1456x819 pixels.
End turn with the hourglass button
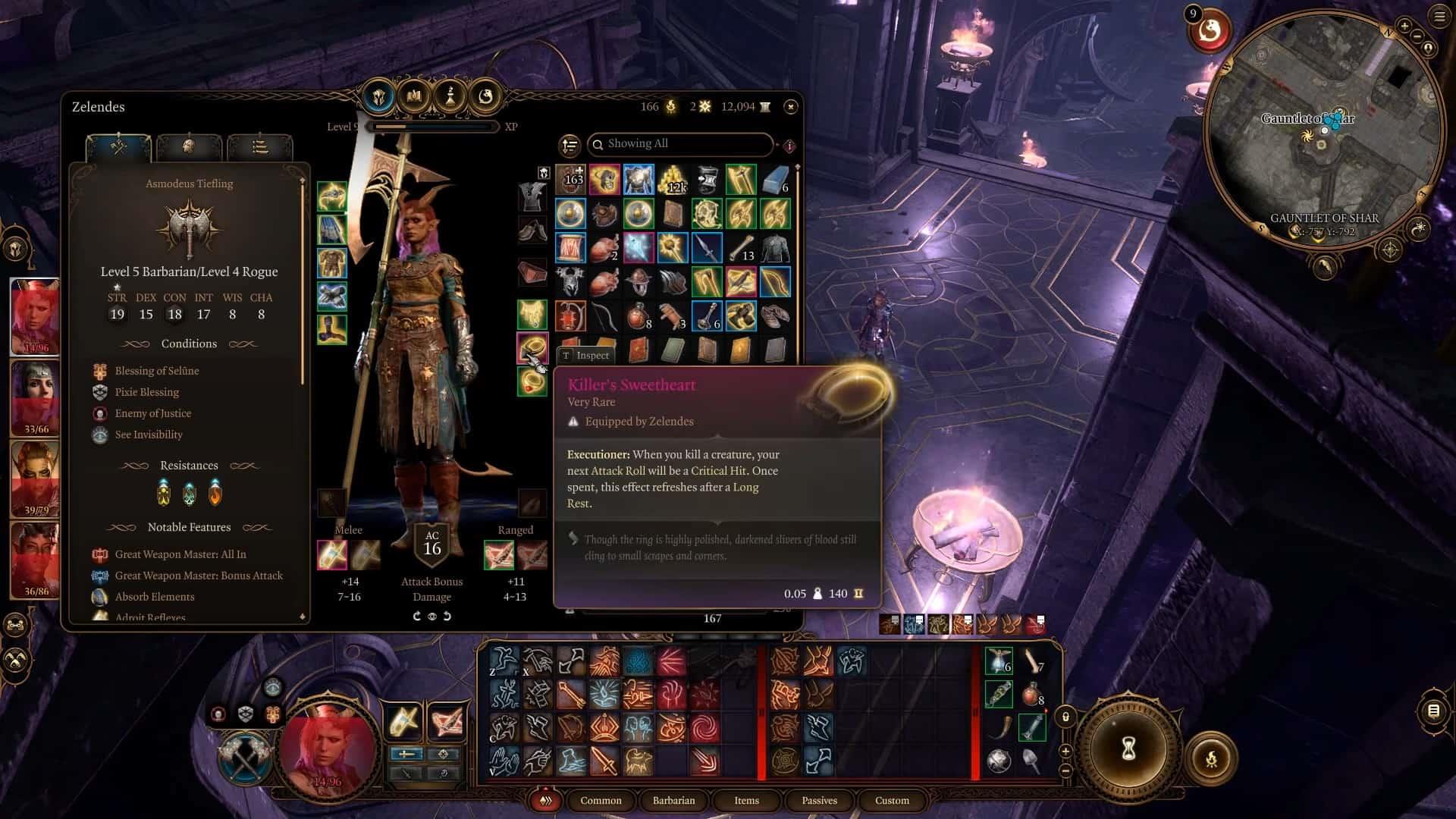[x=1128, y=749]
